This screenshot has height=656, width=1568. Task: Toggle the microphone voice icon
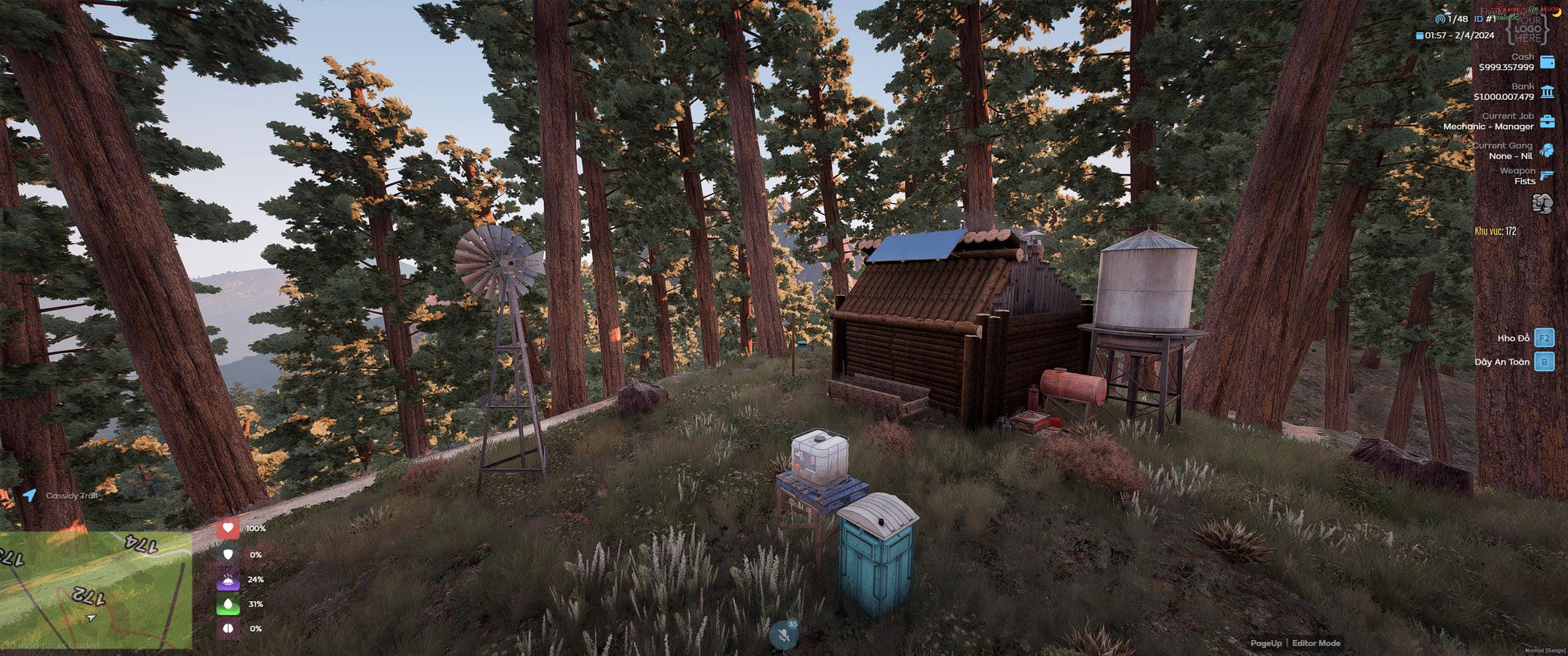pyautogui.click(x=783, y=635)
